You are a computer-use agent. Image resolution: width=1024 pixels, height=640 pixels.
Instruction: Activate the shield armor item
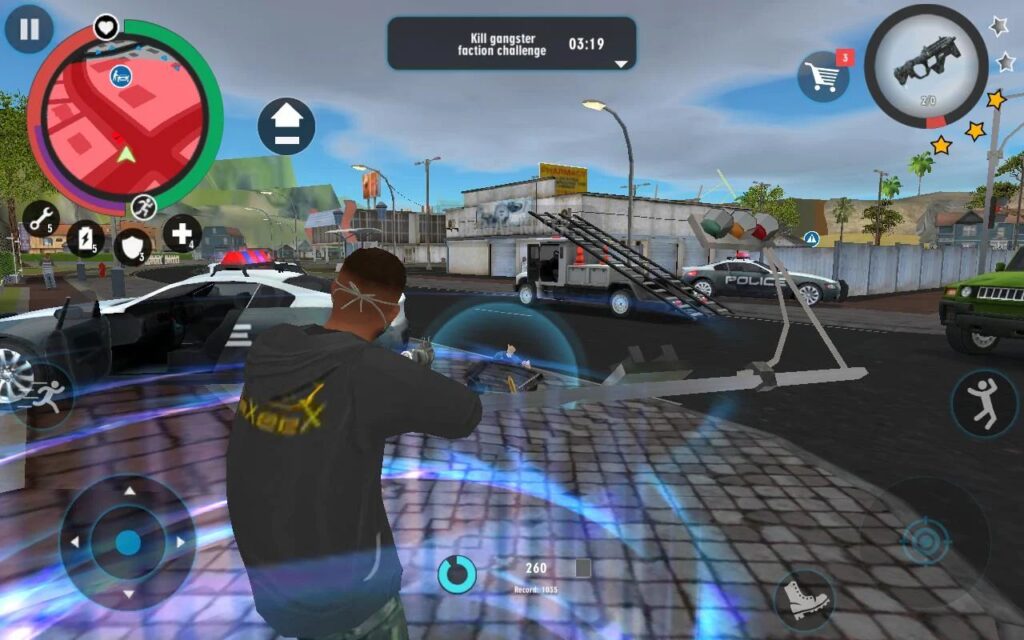pos(132,246)
